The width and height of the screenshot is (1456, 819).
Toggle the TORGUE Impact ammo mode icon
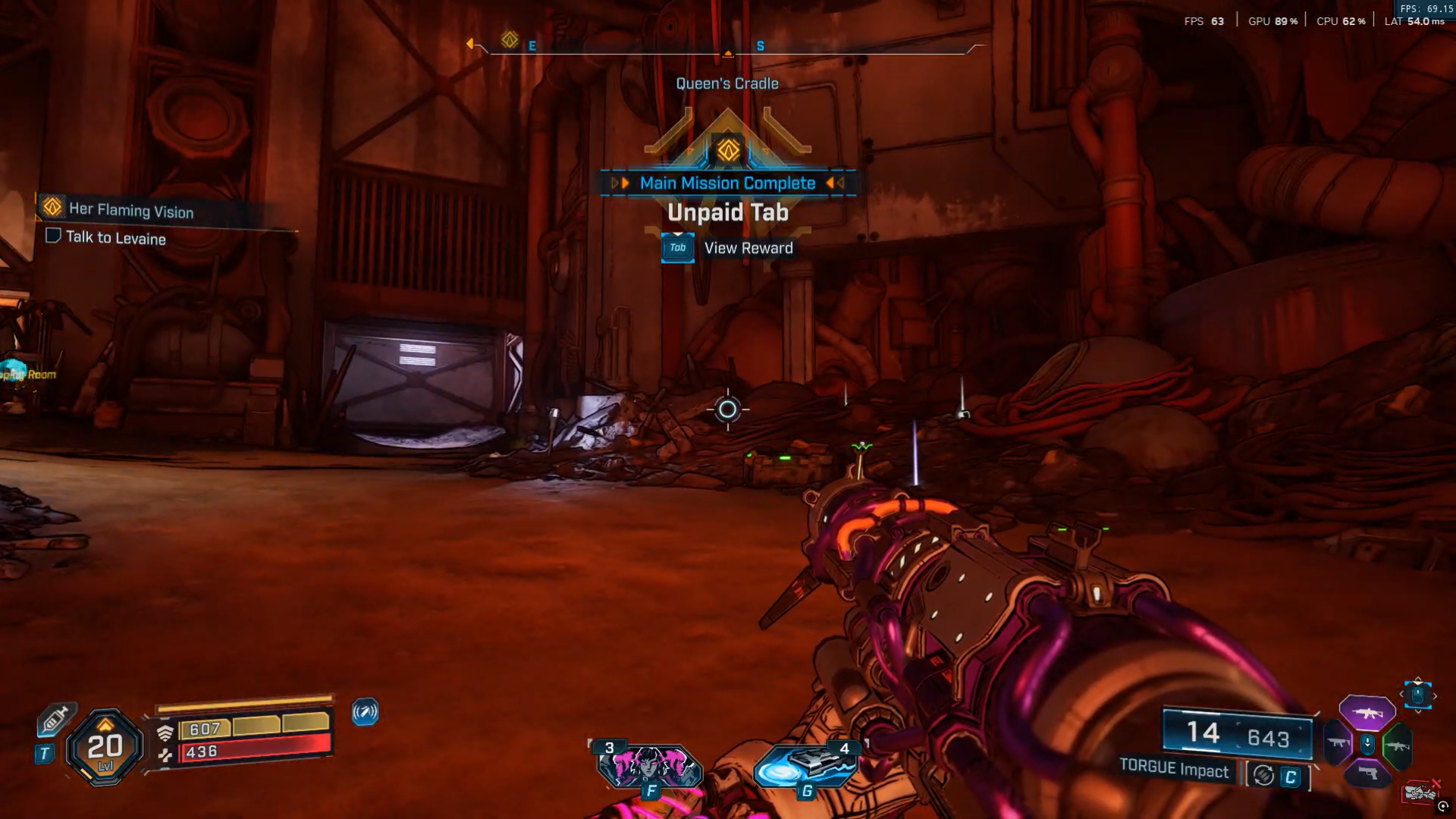tap(1263, 775)
